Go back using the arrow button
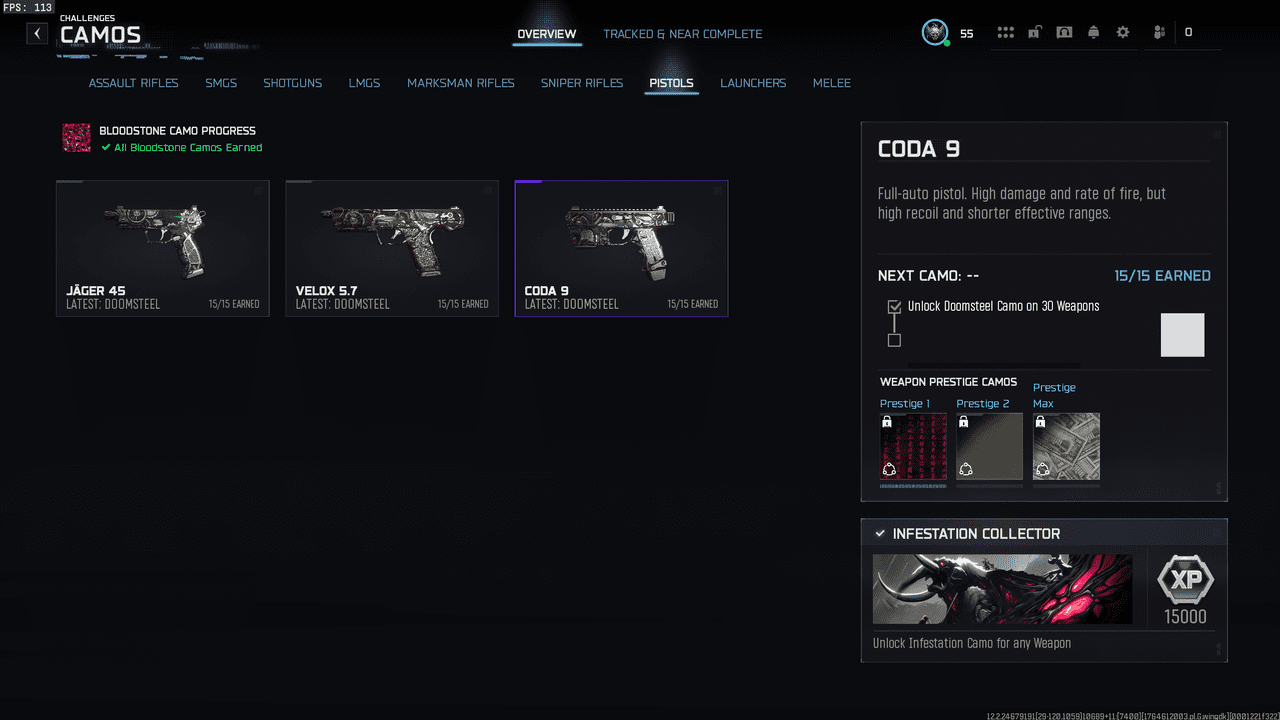 tap(37, 34)
